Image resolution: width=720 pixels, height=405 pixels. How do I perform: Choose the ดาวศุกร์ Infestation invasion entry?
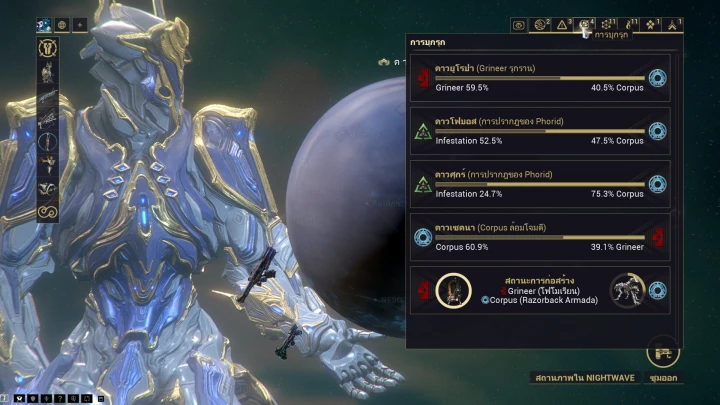click(x=538, y=185)
